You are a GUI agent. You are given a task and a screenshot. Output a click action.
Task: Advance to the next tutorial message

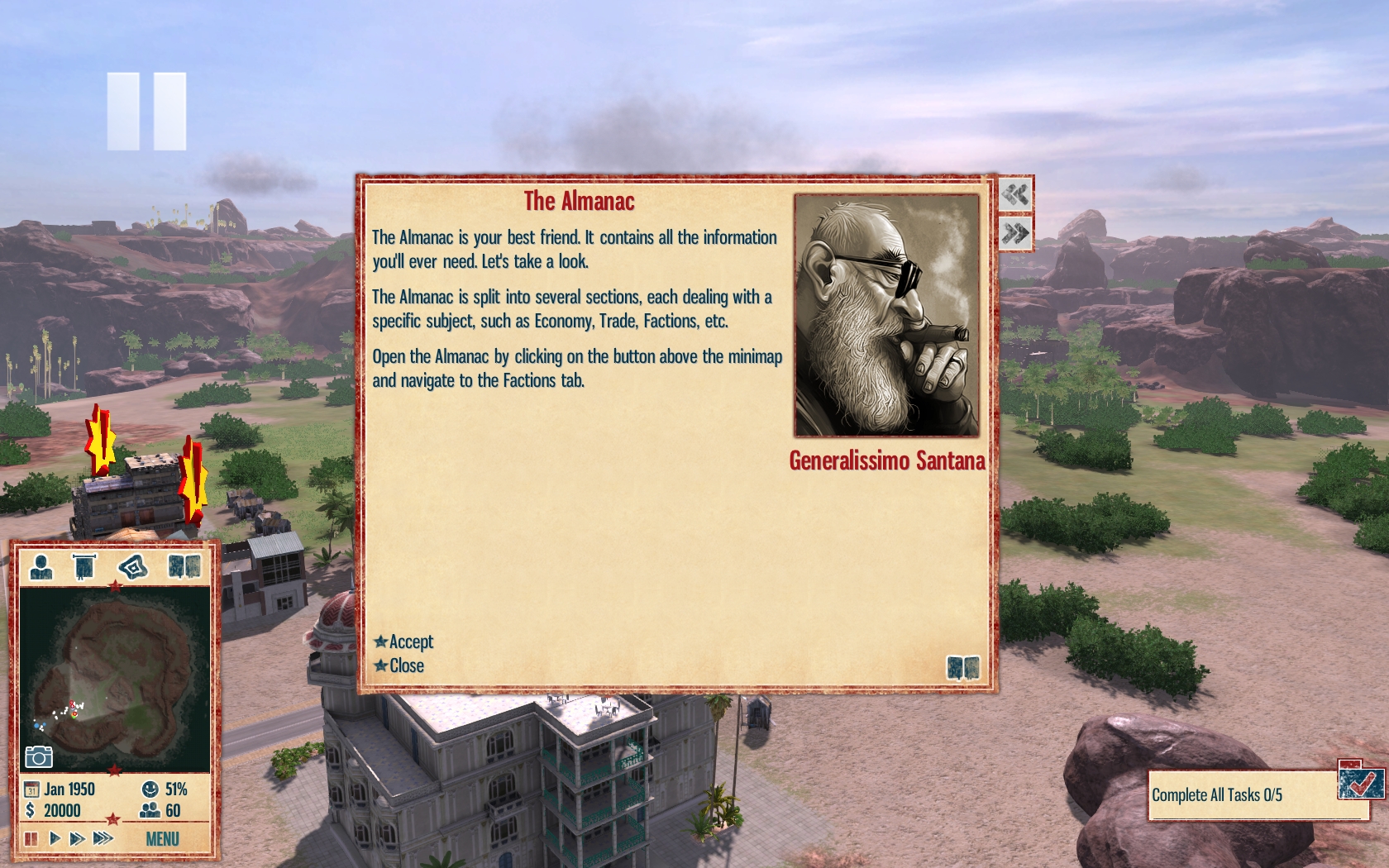click(x=1015, y=233)
